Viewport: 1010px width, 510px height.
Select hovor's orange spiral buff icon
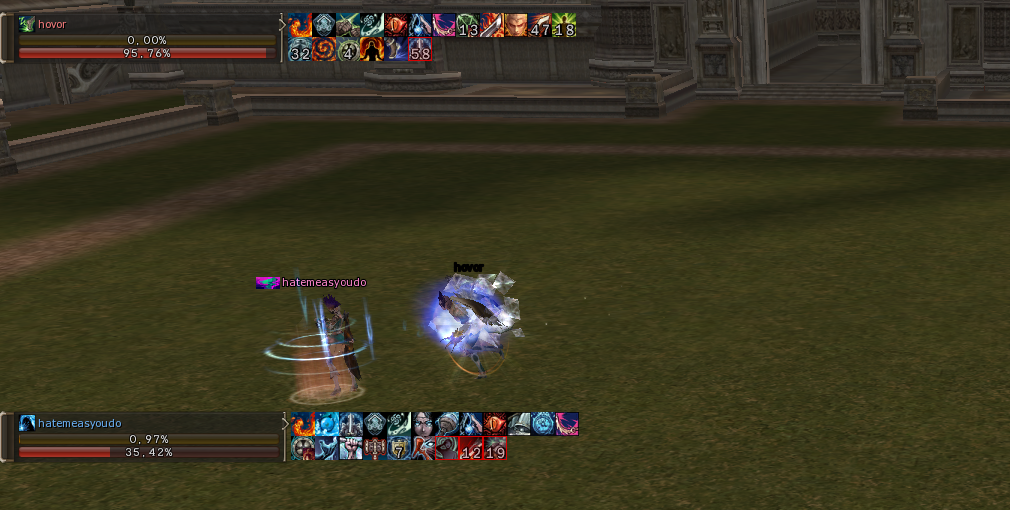(324, 50)
